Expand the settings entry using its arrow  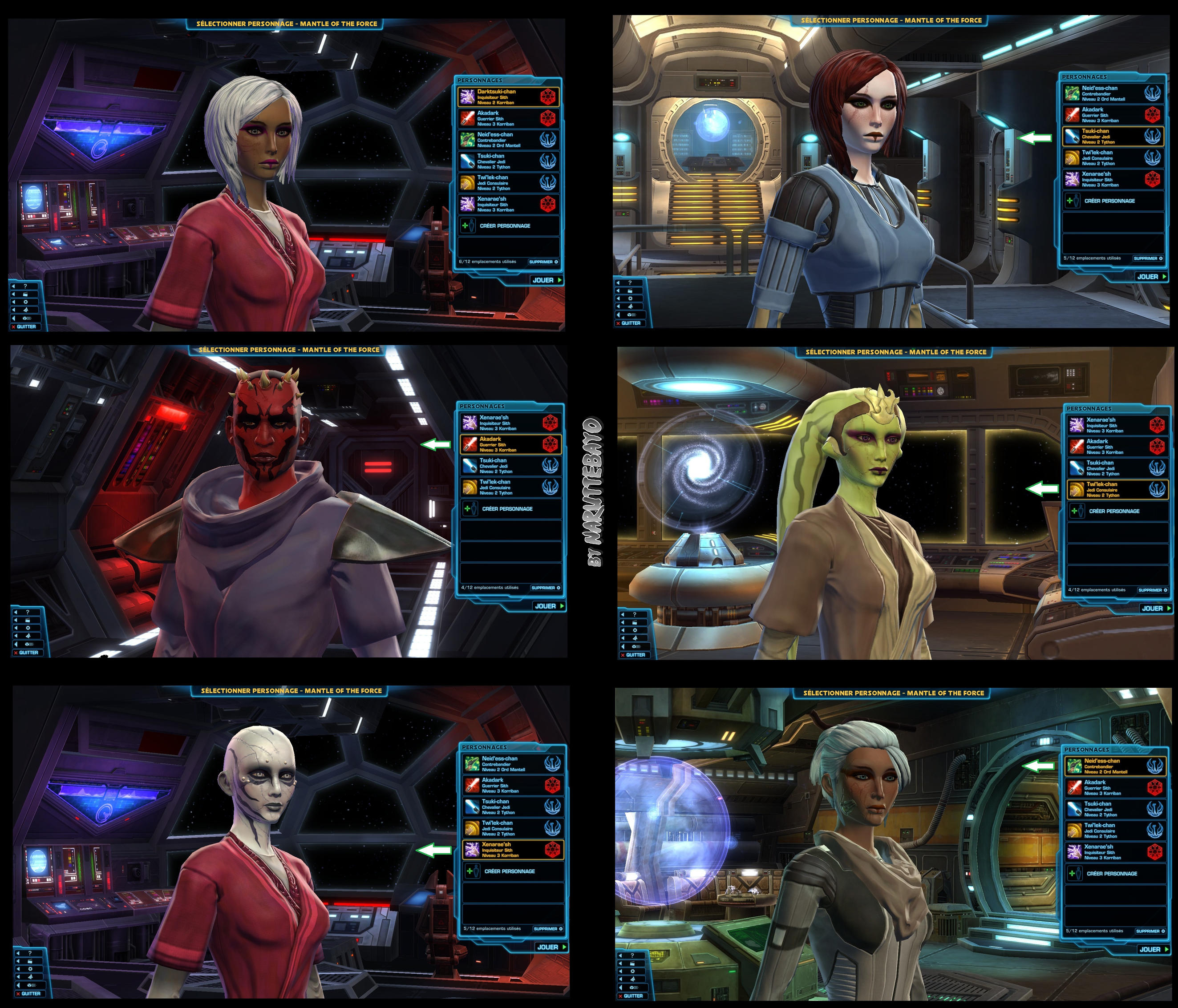tap(14, 302)
